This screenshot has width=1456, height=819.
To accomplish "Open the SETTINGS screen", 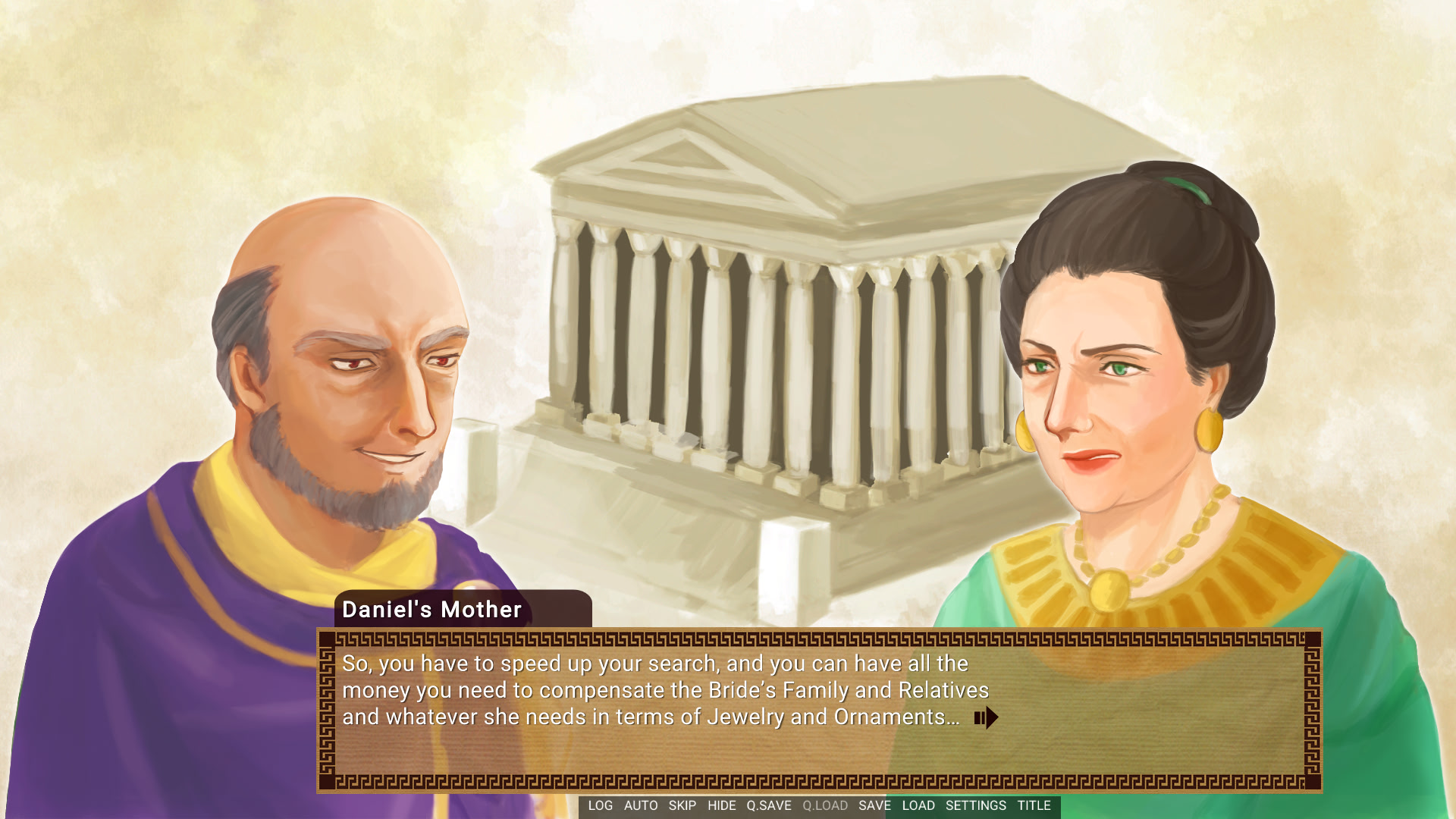I will click(x=975, y=806).
